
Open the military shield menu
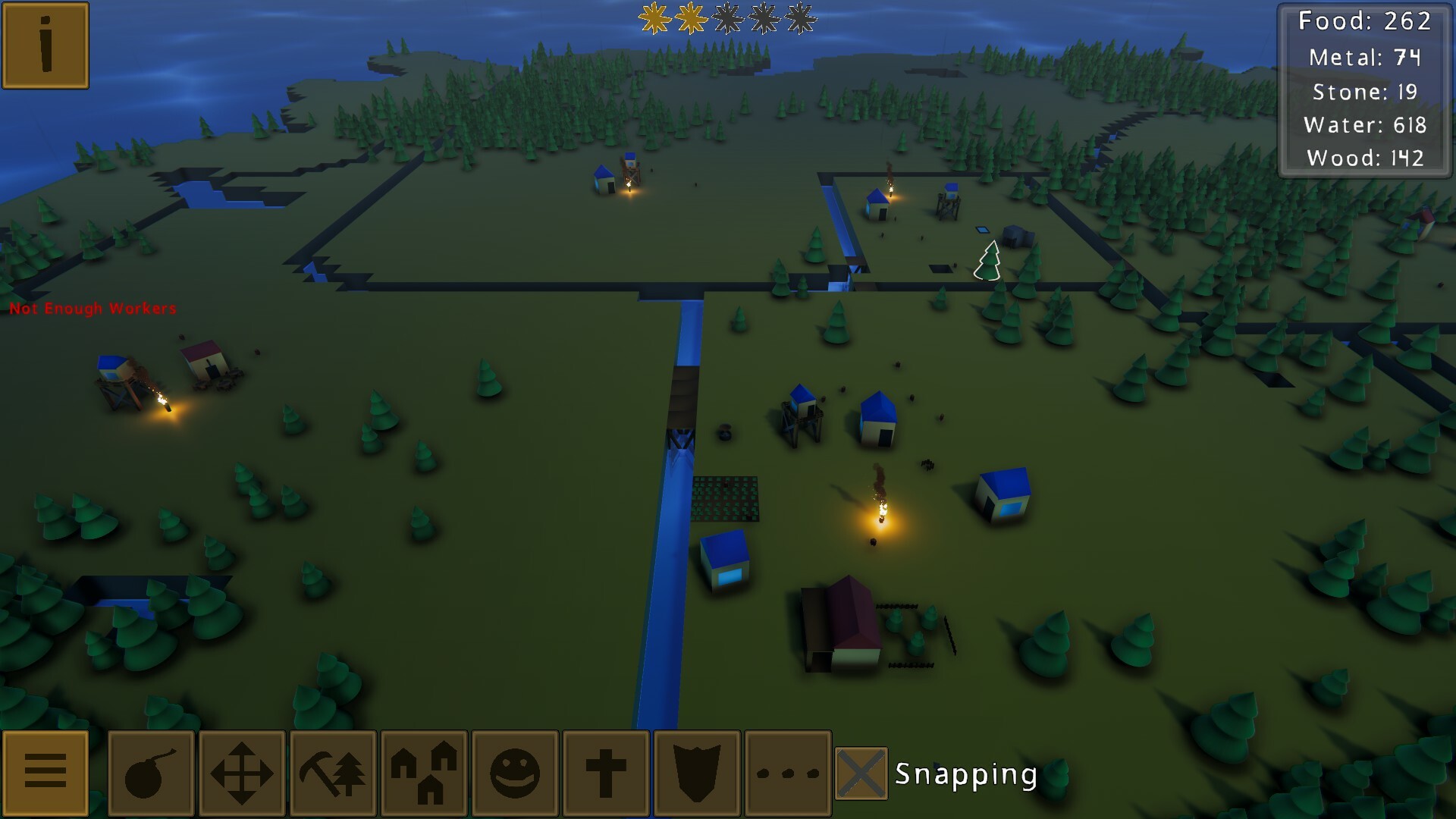point(696,774)
